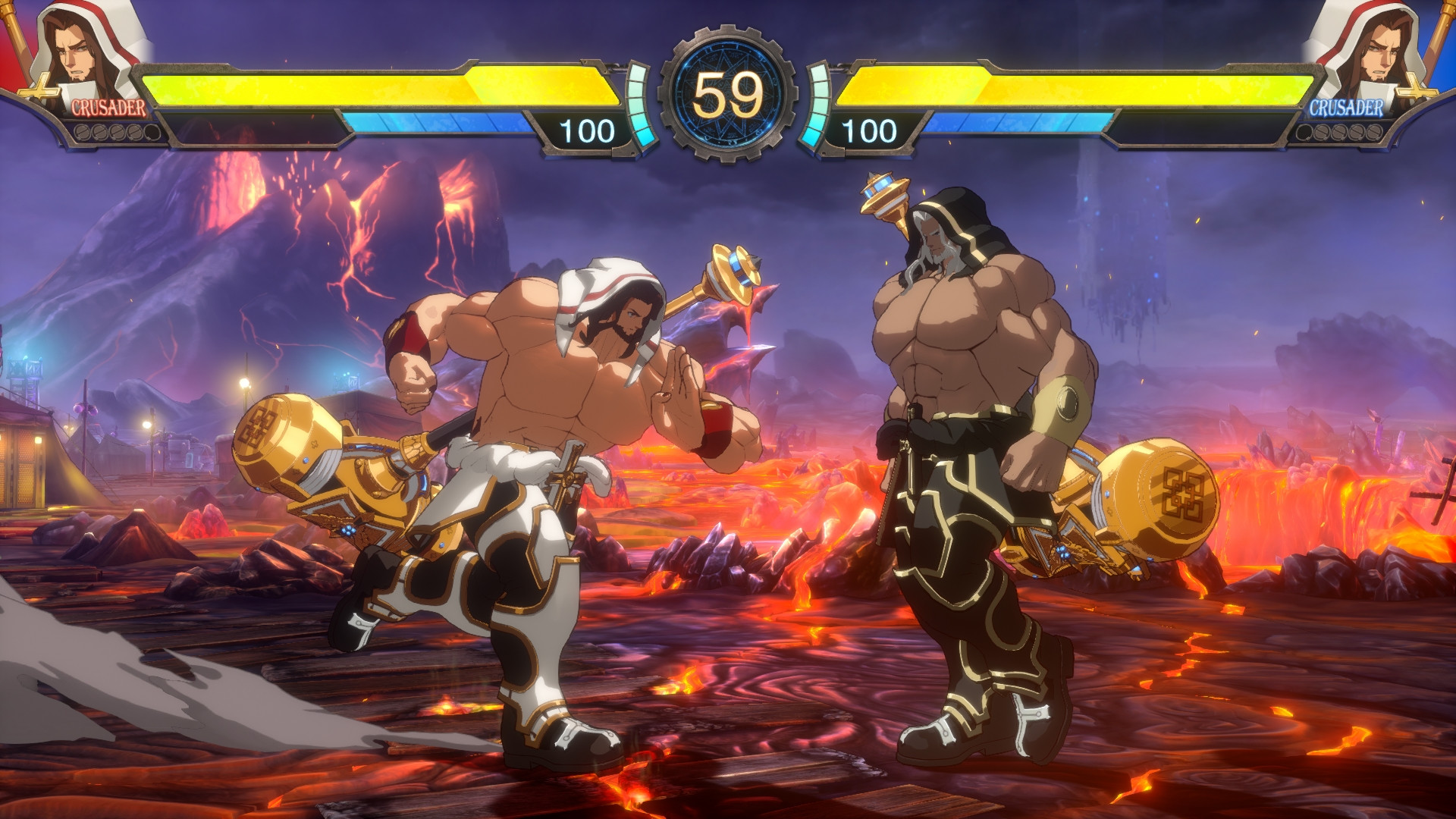Click the empty fifth pip on Player 1's round indicator
Screen dimensions: 1456x819
click(151, 132)
